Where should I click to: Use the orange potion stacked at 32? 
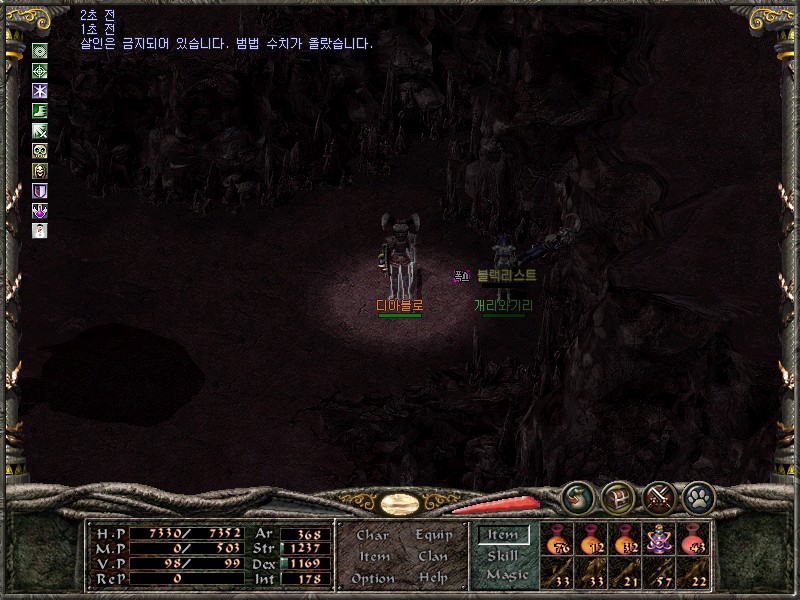[x=625, y=541]
